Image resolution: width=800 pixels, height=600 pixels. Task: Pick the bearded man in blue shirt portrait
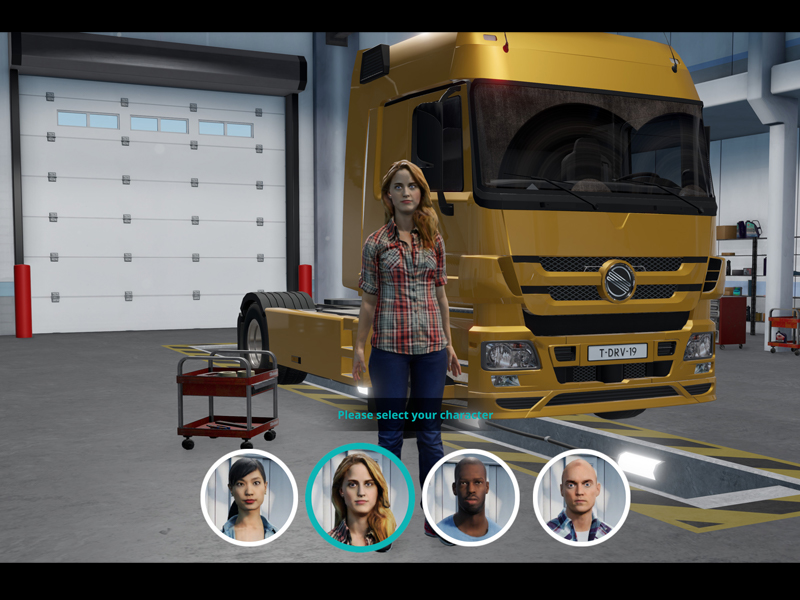point(470,497)
